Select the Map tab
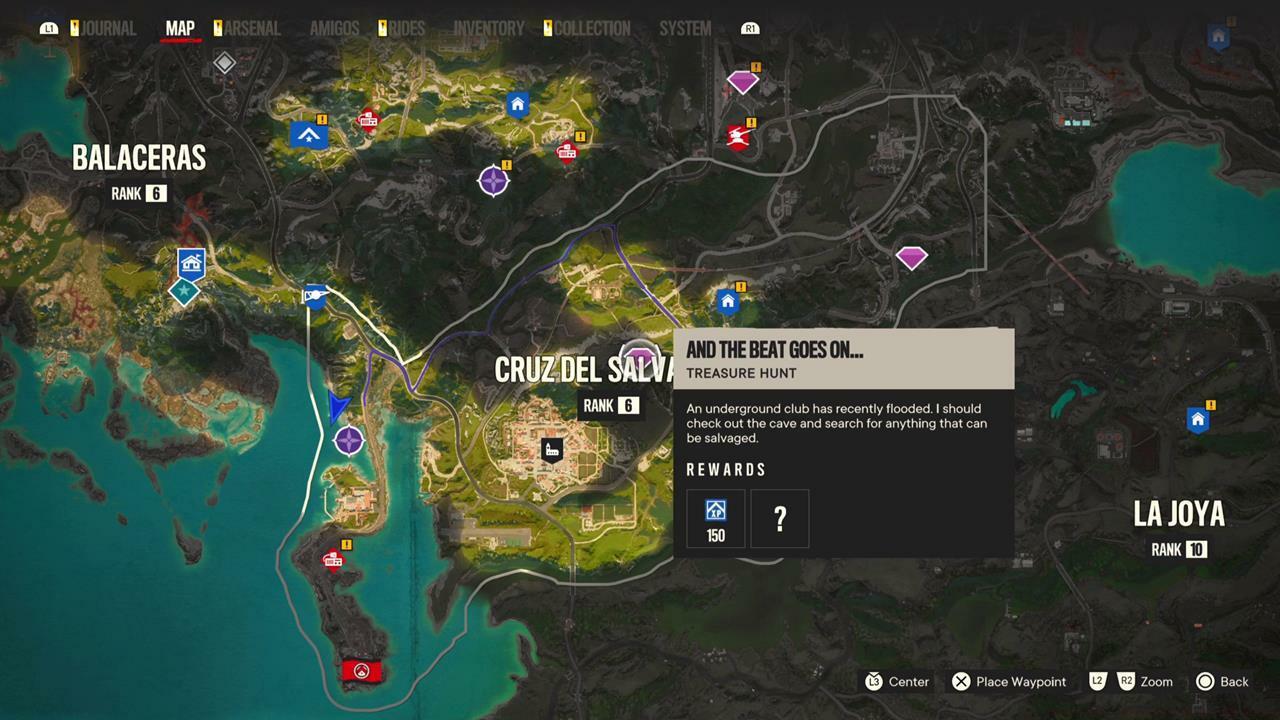 [x=180, y=29]
